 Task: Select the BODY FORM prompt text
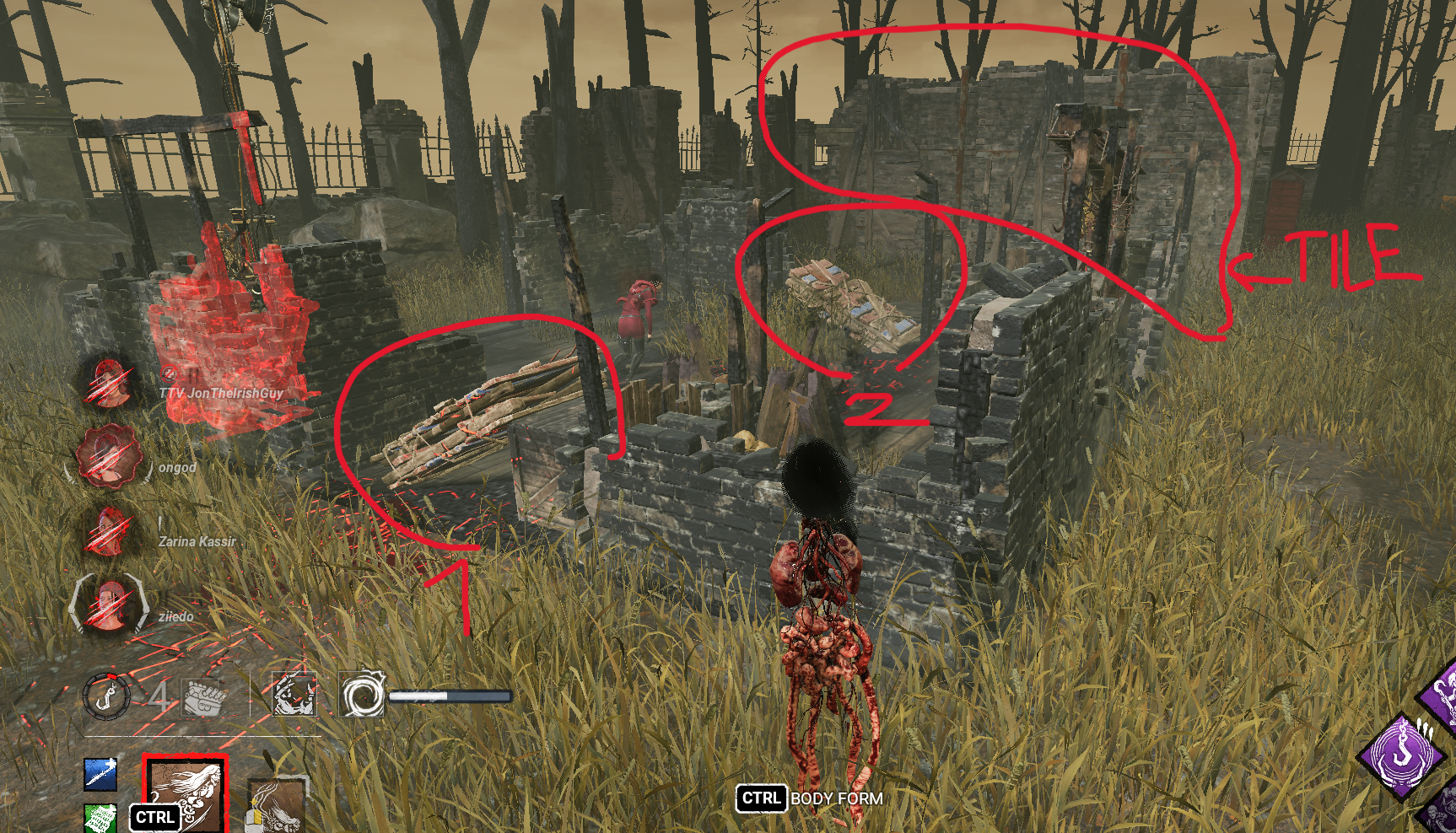[x=837, y=798]
